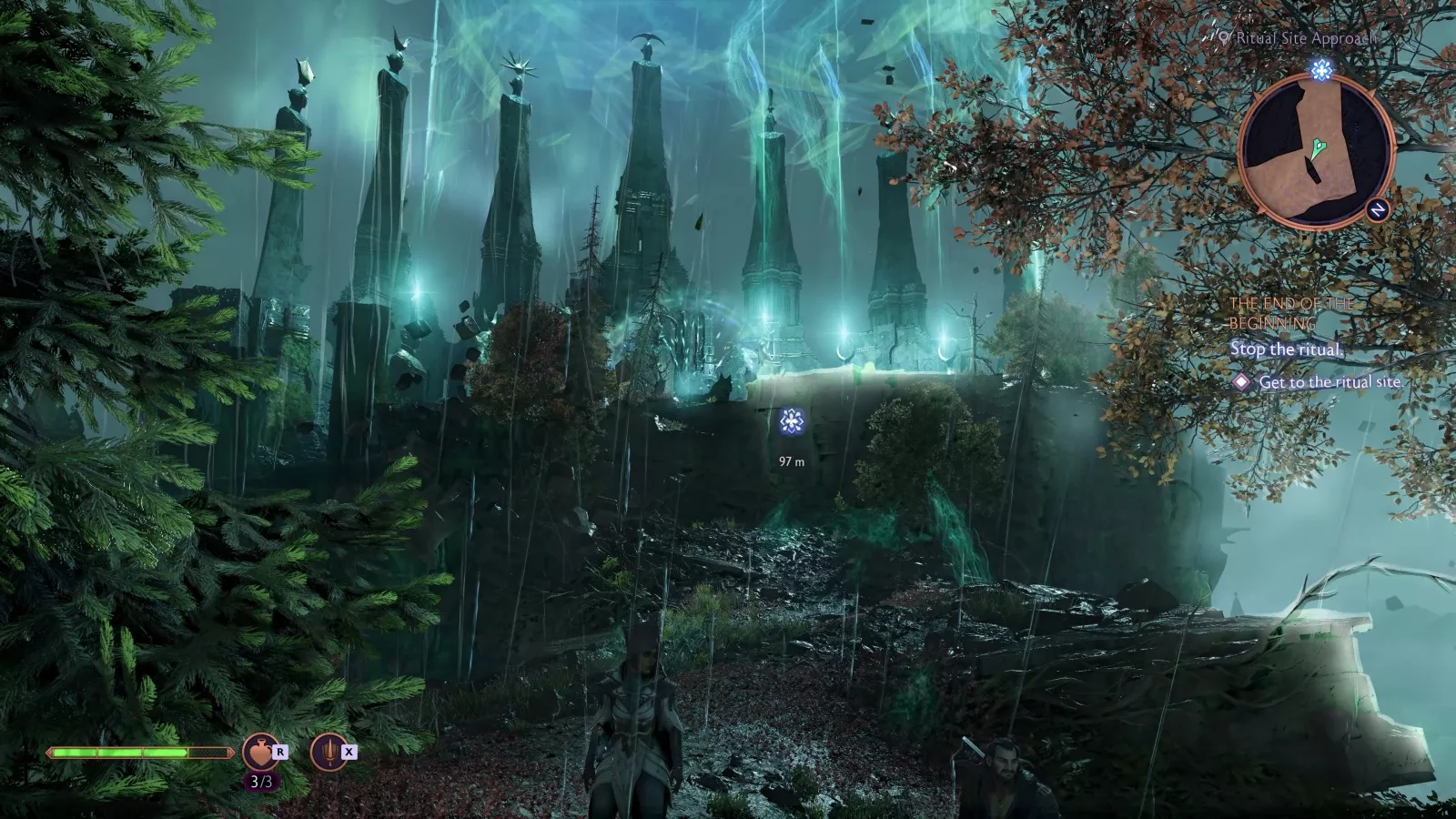Viewport: 1456px width, 819px height.
Task: Click the Ritual Site Approach location label
Action: (1302, 38)
